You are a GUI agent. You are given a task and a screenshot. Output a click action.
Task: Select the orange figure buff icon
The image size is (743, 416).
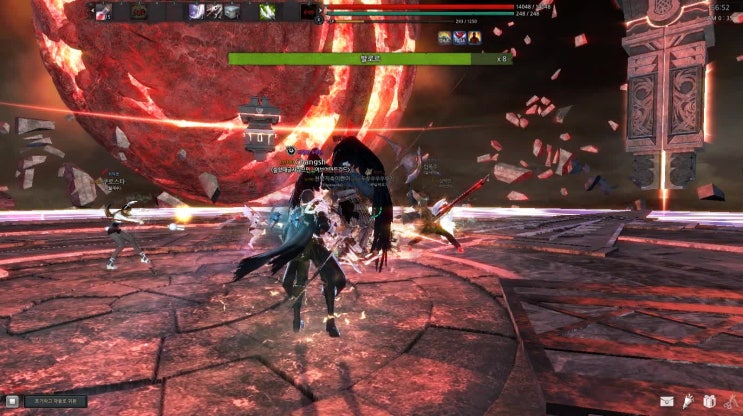pyautogui.click(x=475, y=38)
